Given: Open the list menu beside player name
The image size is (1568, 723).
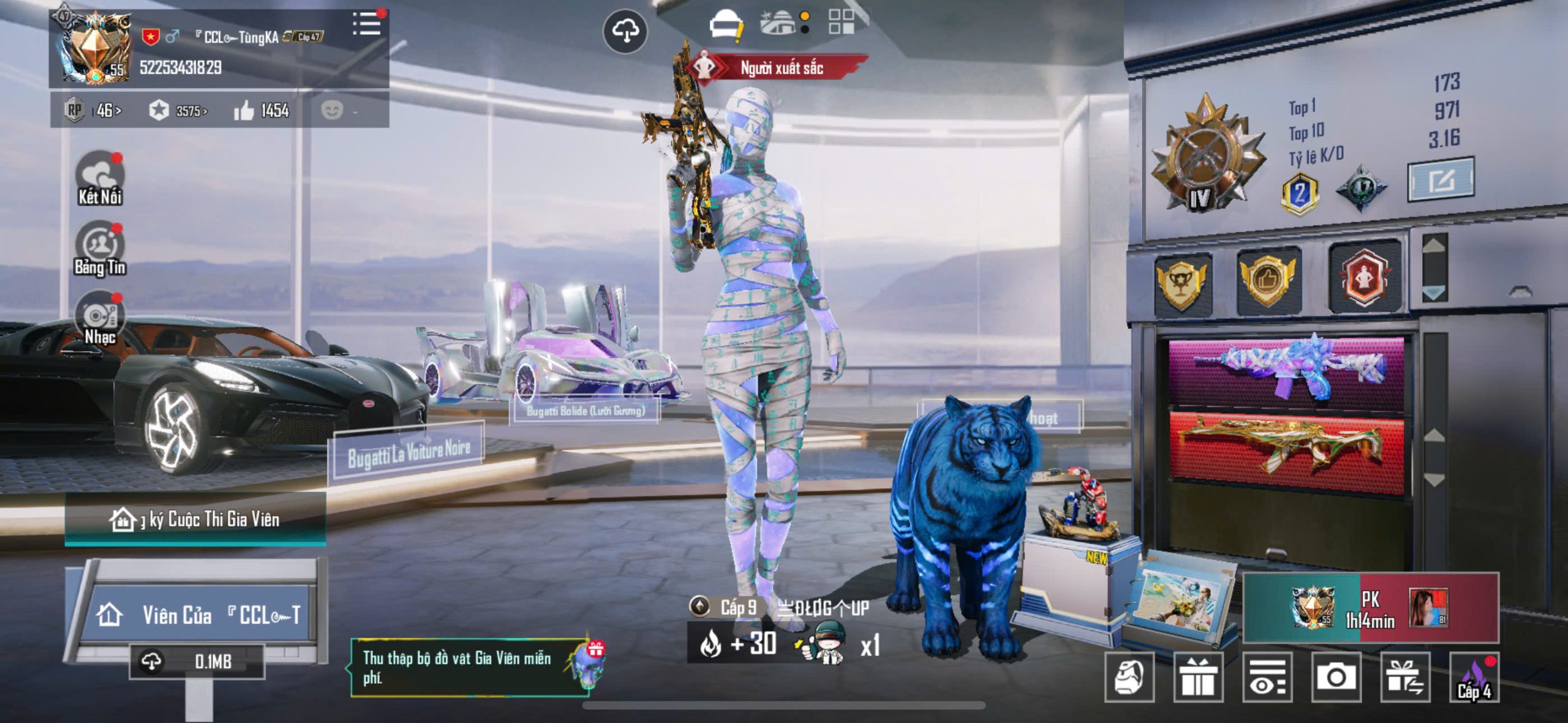Looking at the screenshot, I should (x=367, y=24).
